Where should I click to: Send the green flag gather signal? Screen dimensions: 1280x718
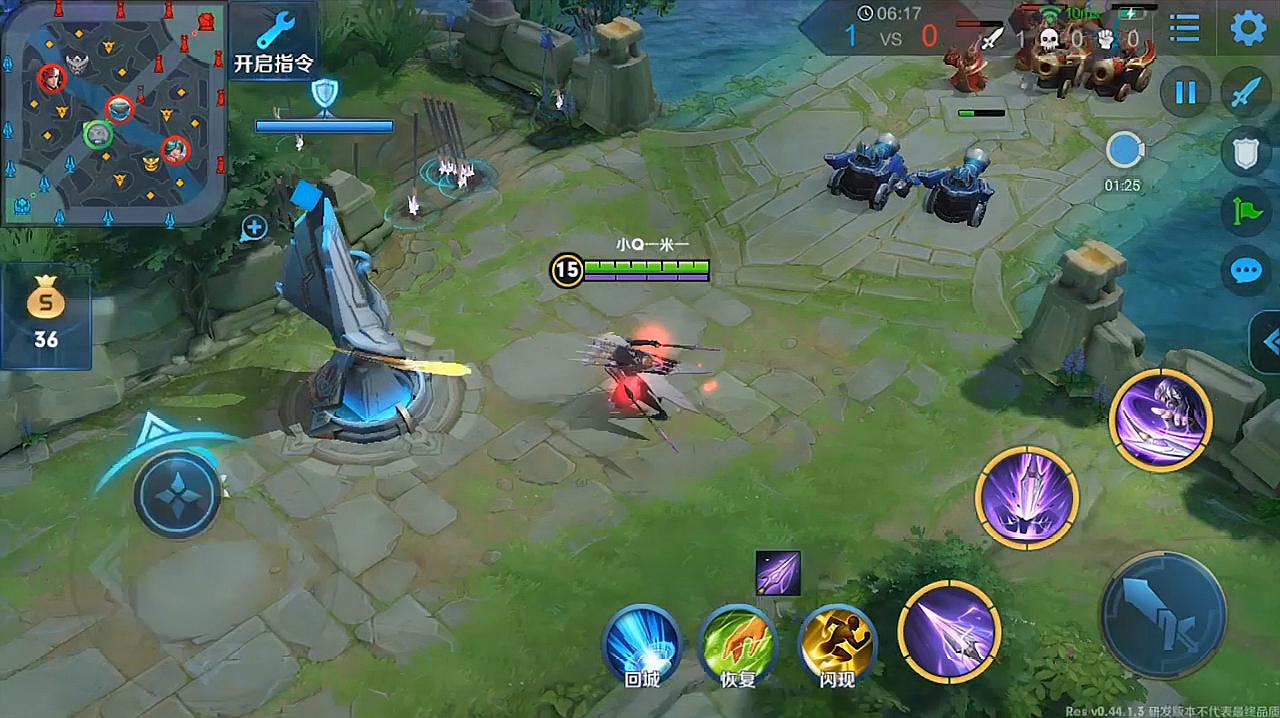click(x=1246, y=211)
